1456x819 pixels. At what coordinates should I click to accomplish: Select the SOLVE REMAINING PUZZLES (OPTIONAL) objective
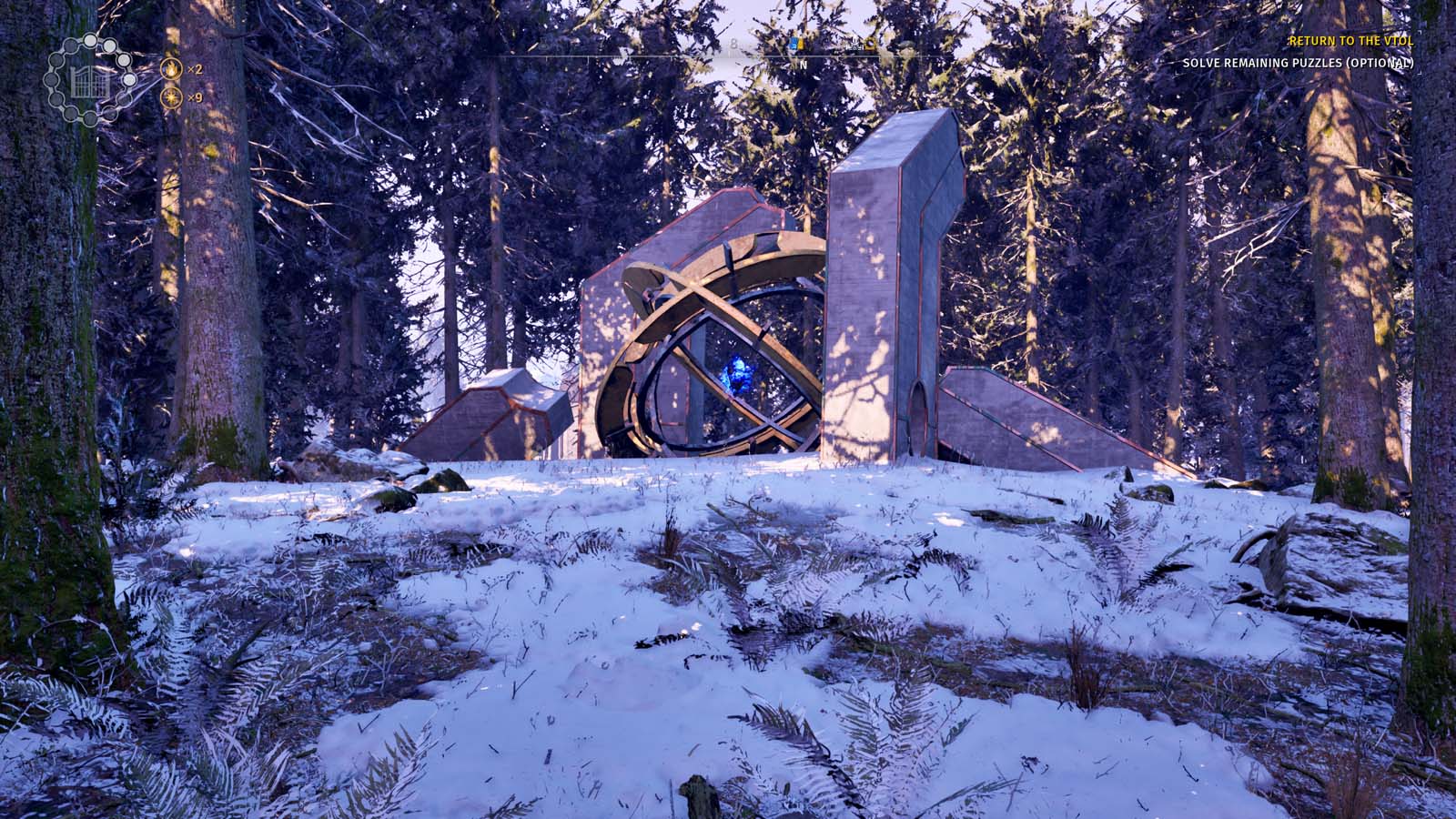[x=1299, y=64]
